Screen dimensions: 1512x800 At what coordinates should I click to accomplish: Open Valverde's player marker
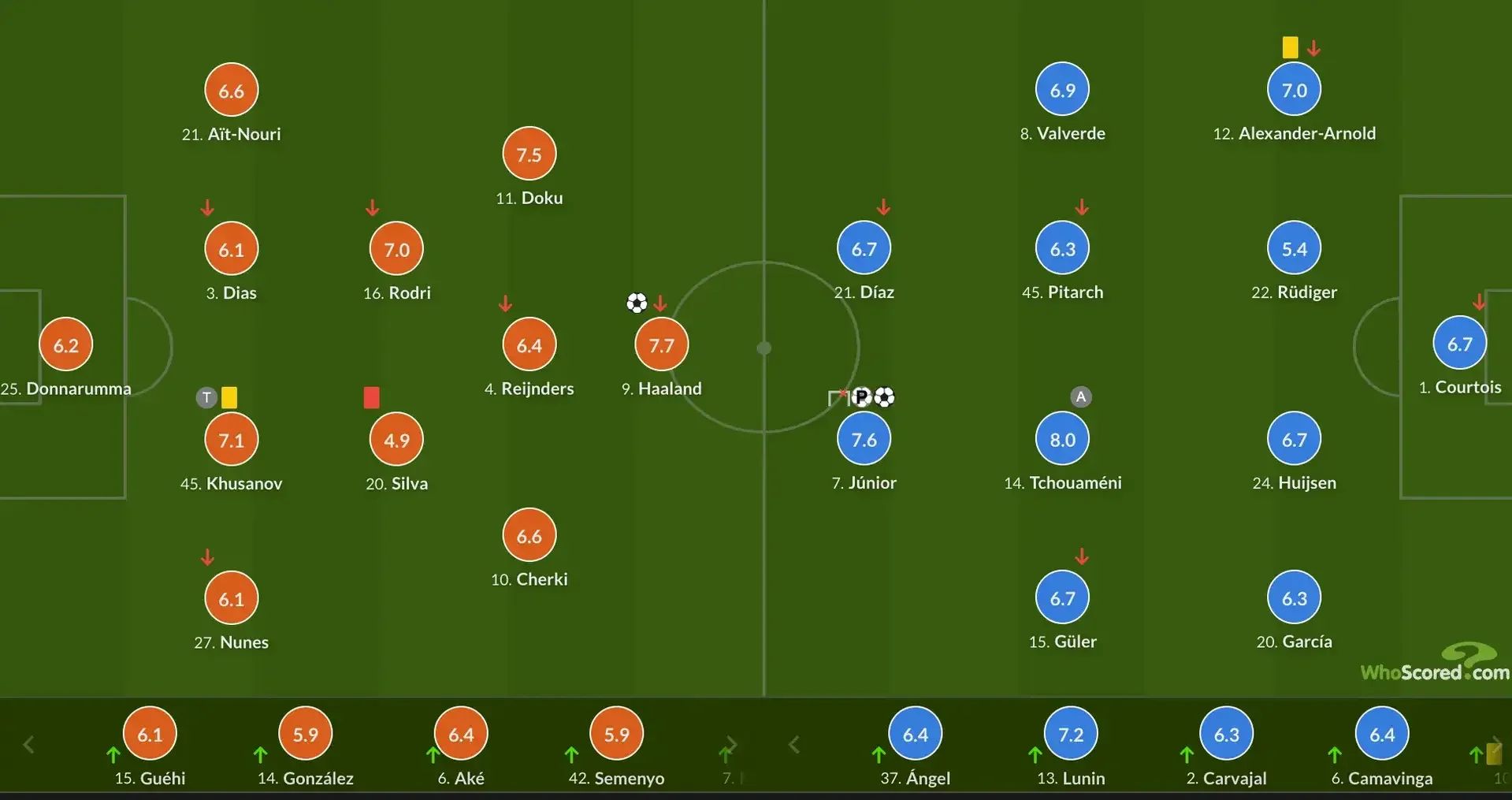point(1062,90)
